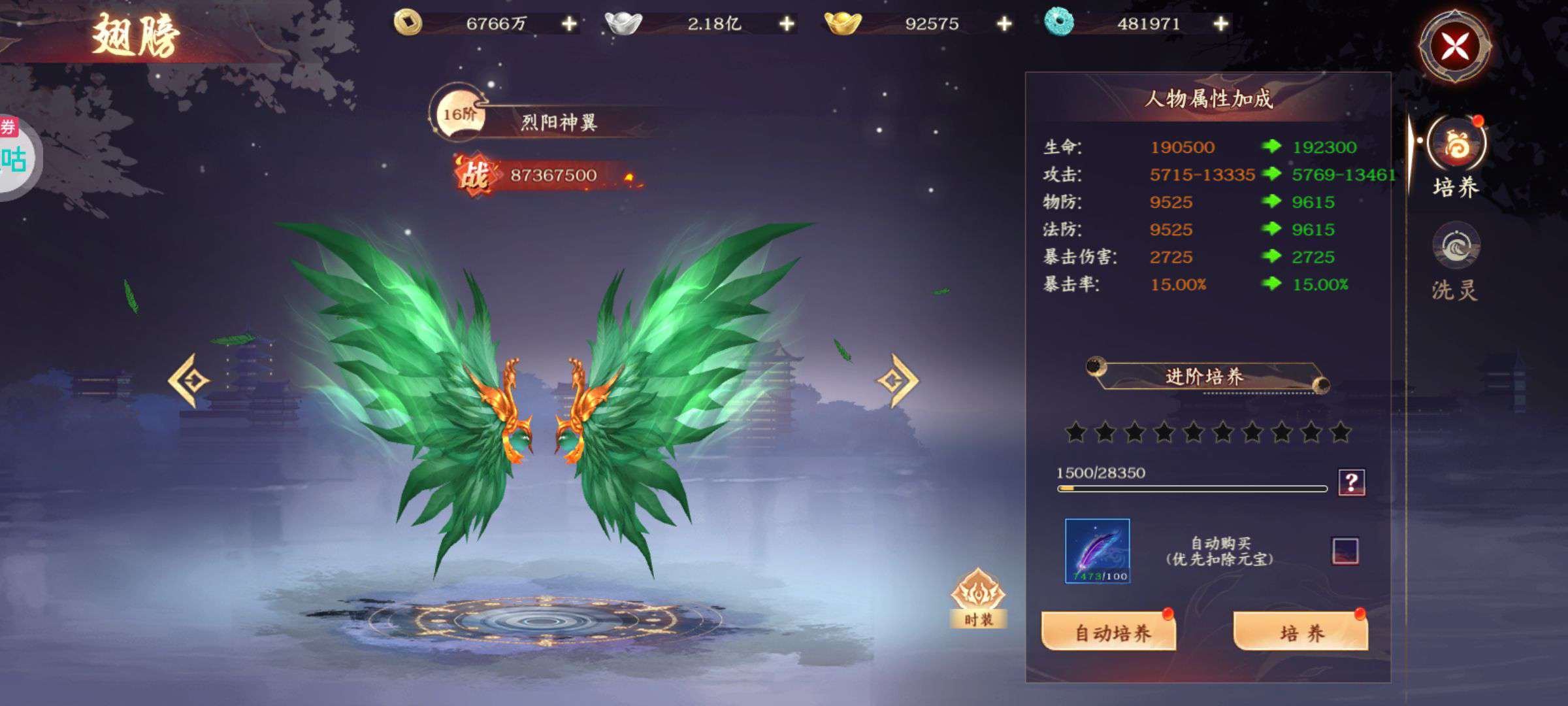Open the question mark help
Image resolution: width=1568 pixels, height=706 pixels.
click(1351, 482)
